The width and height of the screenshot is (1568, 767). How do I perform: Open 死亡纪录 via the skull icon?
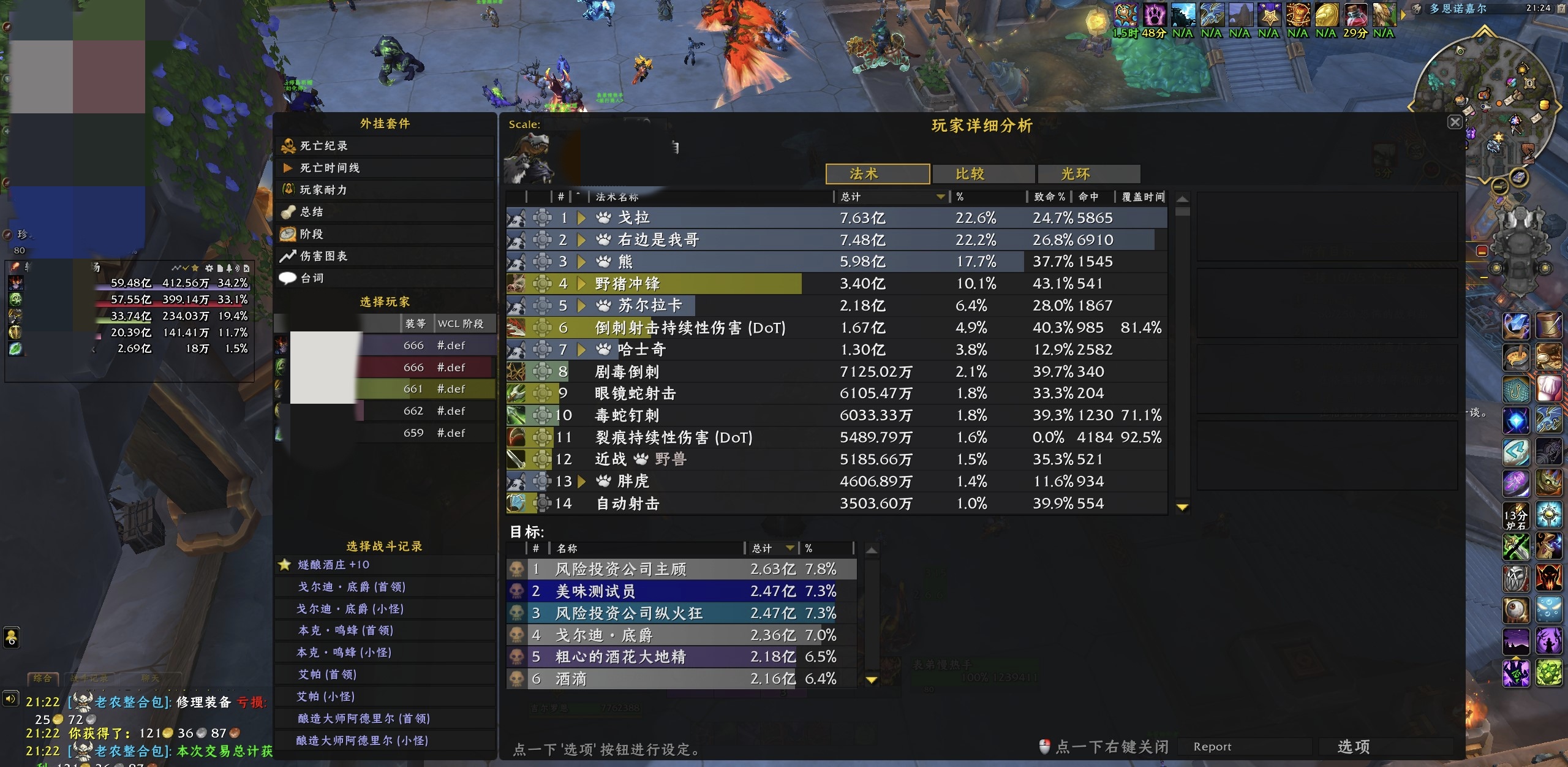point(288,146)
